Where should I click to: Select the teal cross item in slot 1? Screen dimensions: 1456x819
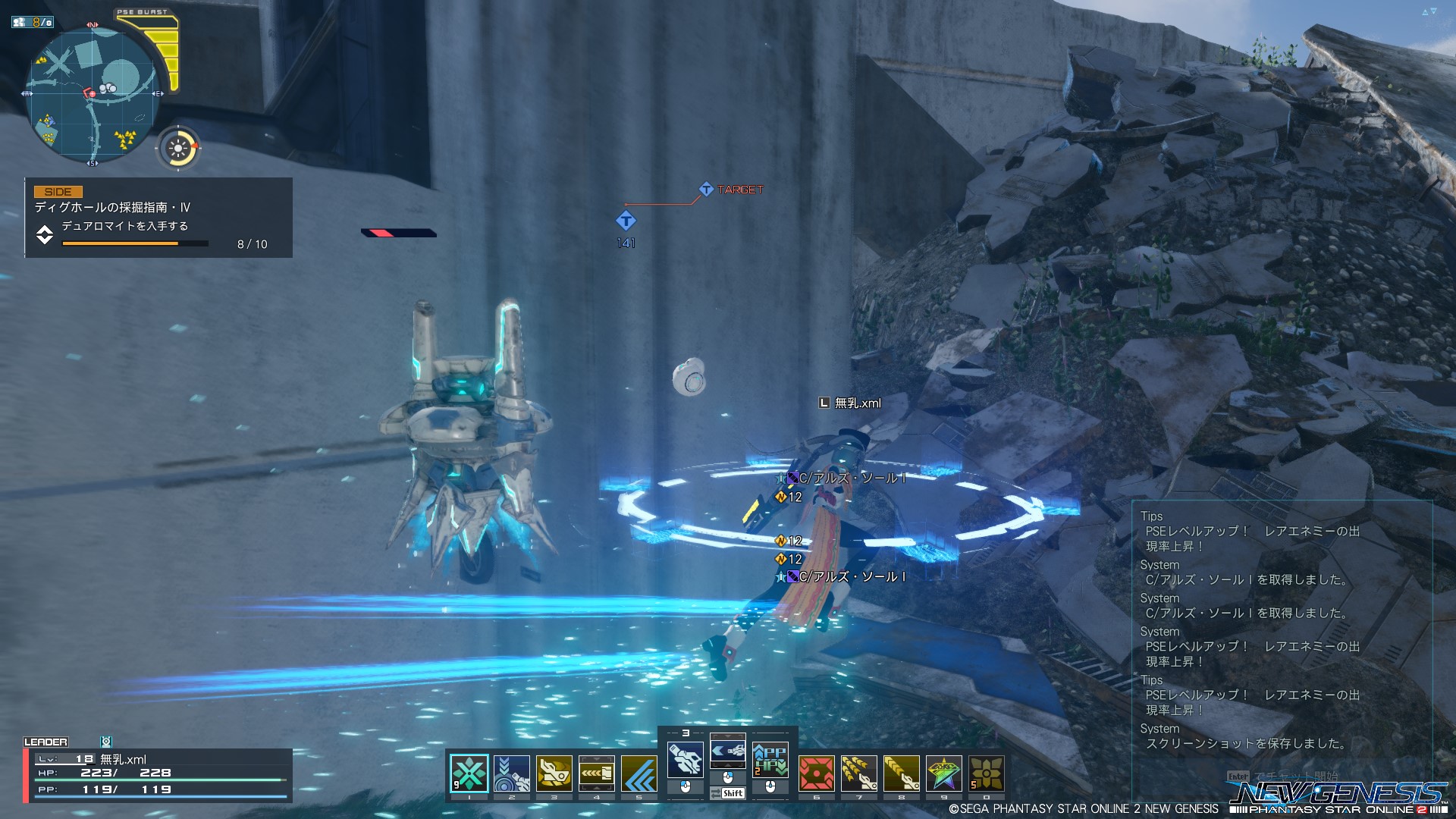(469, 773)
